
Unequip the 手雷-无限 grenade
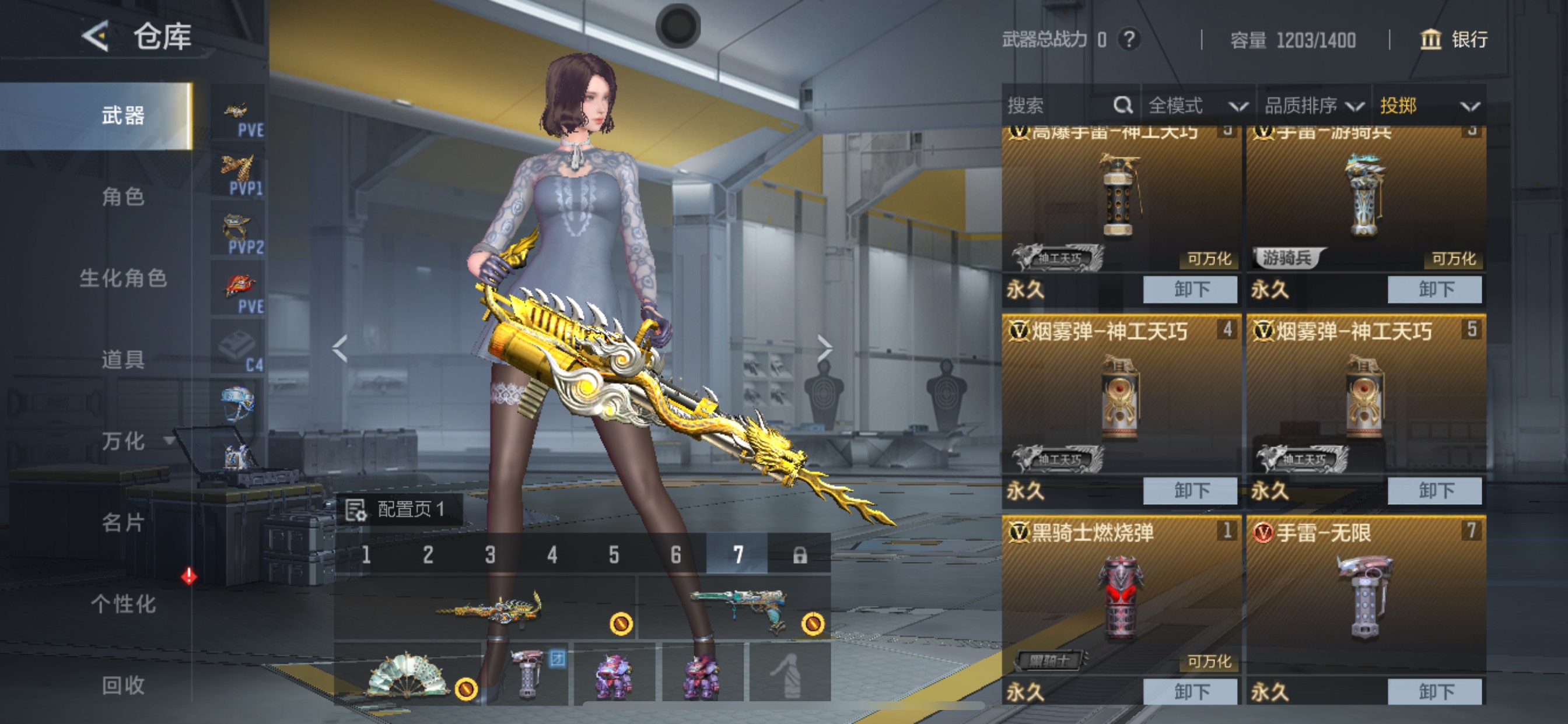coord(1434,691)
